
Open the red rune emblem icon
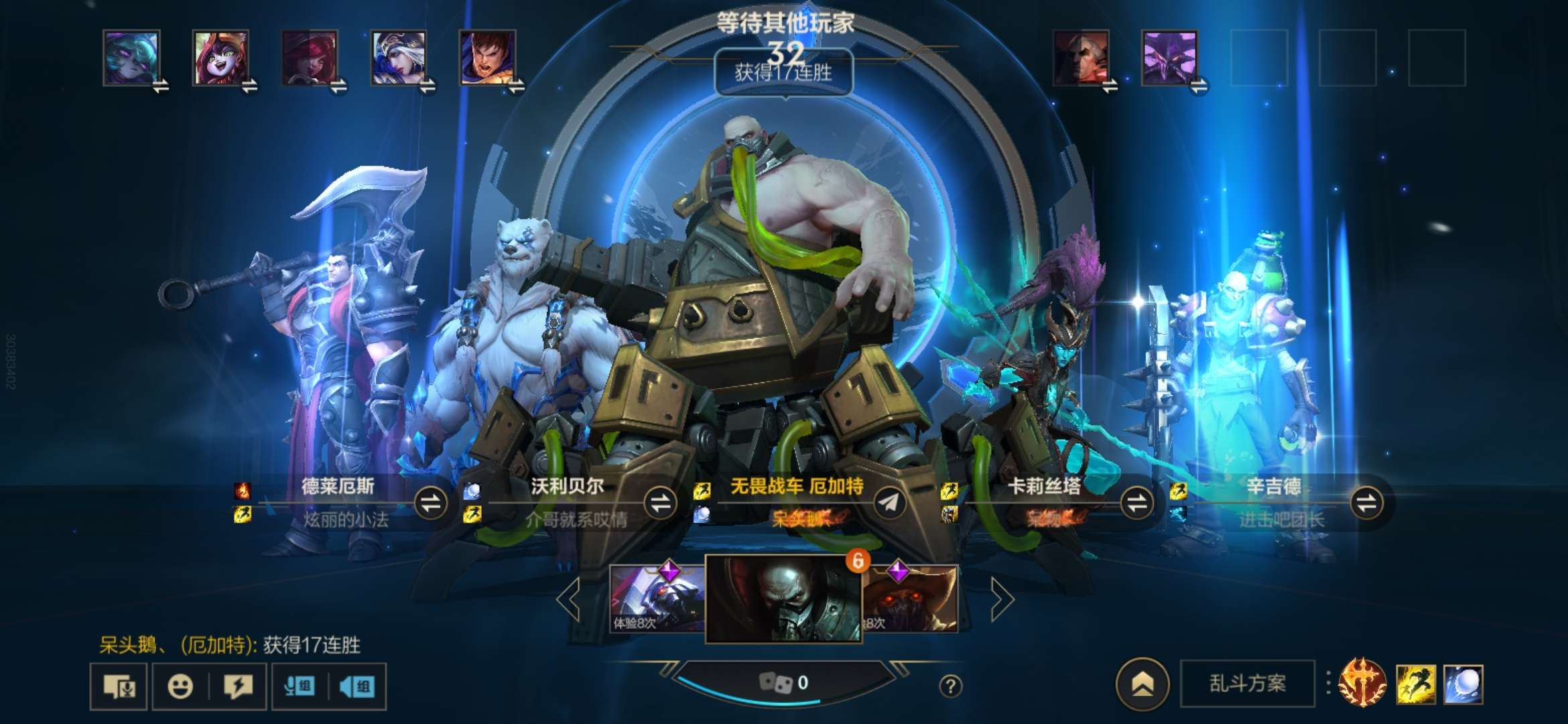point(1362,683)
